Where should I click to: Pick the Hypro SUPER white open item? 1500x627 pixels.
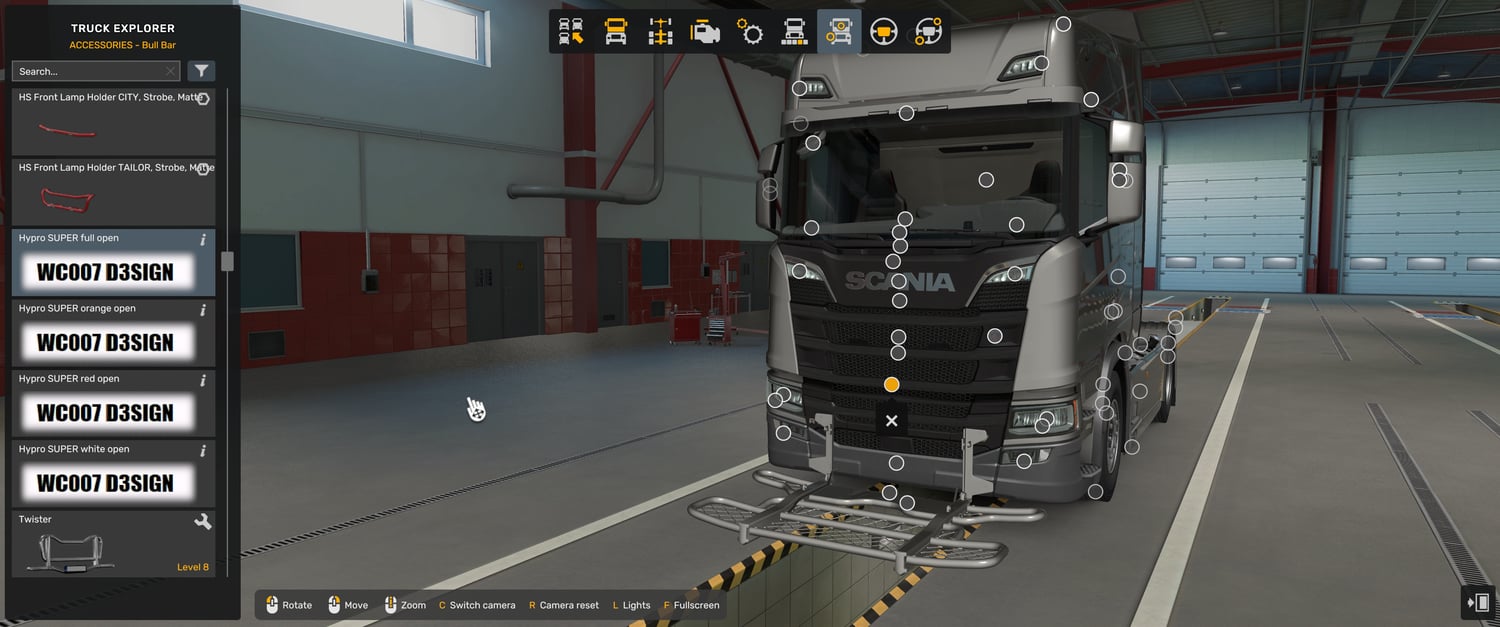[x=113, y=474]
